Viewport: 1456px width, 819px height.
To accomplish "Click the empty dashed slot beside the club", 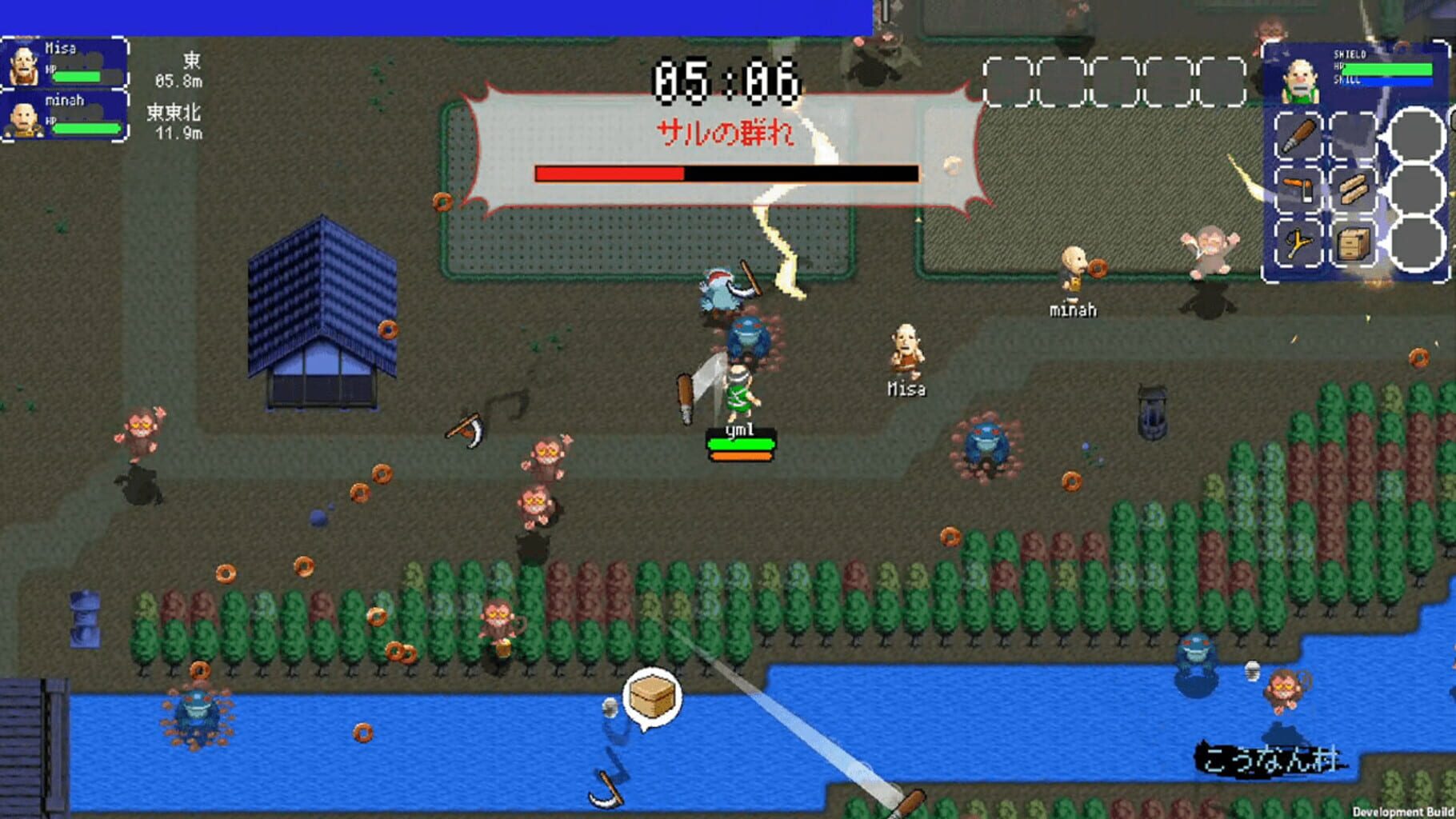I will pyautogui.click(x=1354, y=135).
